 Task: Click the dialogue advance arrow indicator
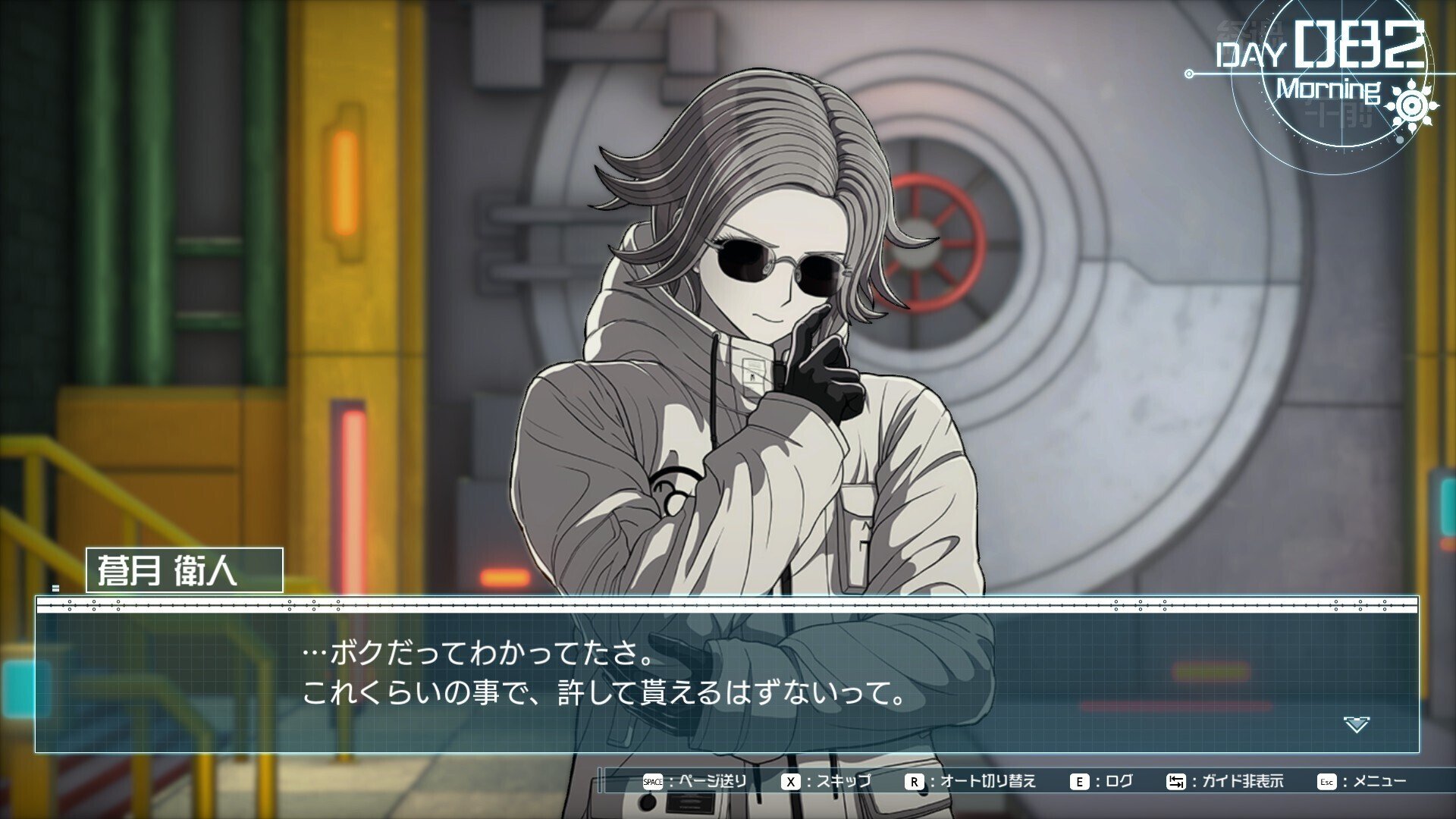click(x=1356, y=724)
